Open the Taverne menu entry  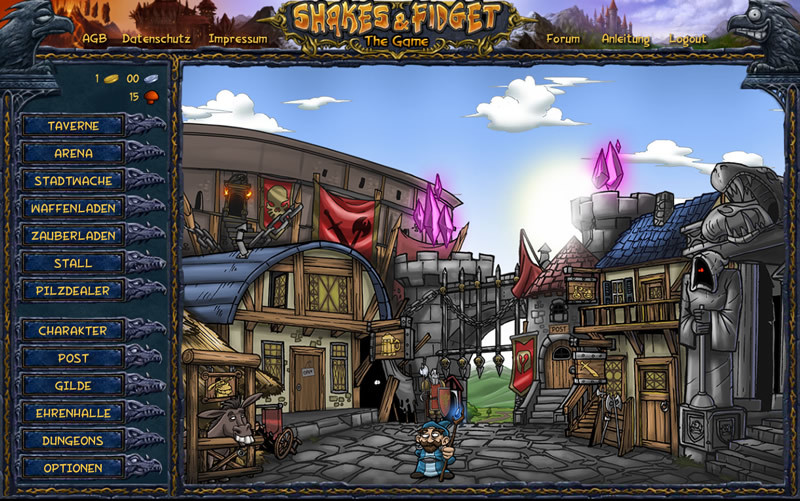(73, 126)
